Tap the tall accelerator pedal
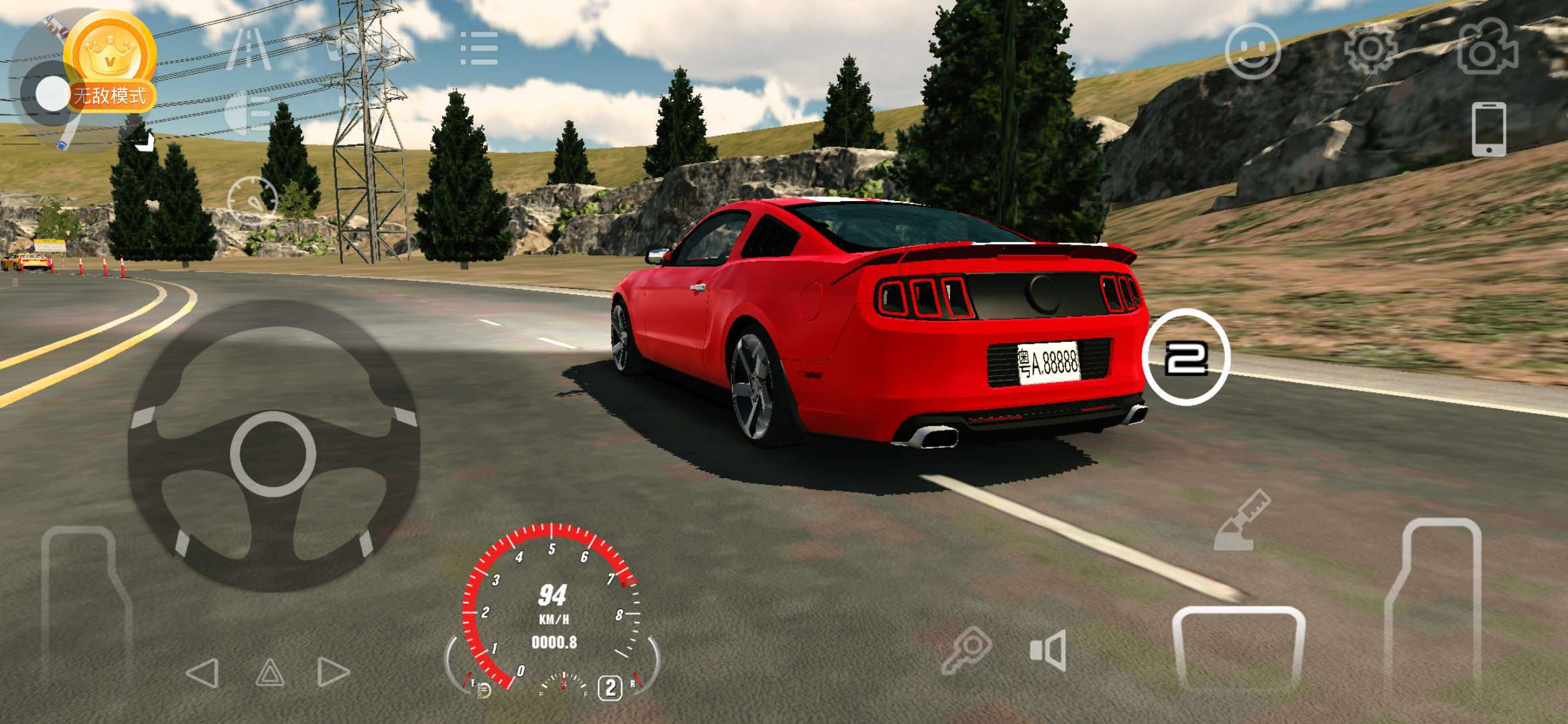The width and height of the screenshot is (1568, 724). pyautogui.click(x=1434, y=603)
